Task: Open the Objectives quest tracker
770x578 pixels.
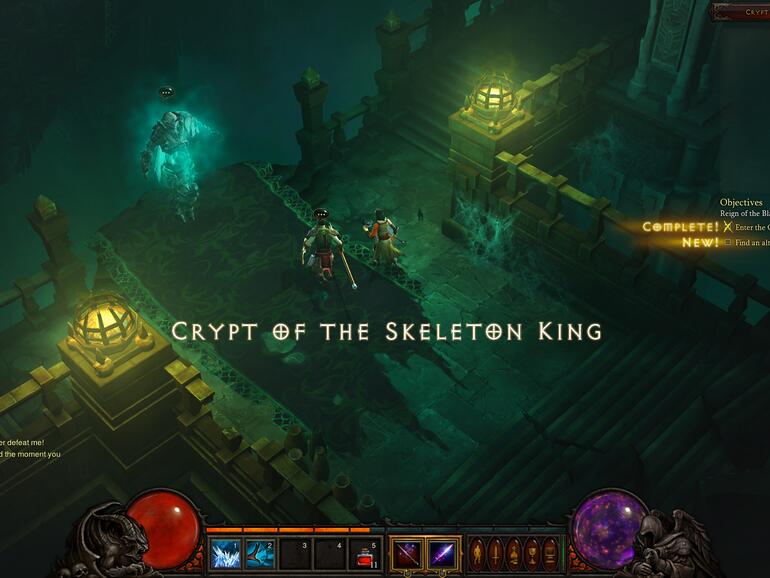Action: tap(741, 202)
